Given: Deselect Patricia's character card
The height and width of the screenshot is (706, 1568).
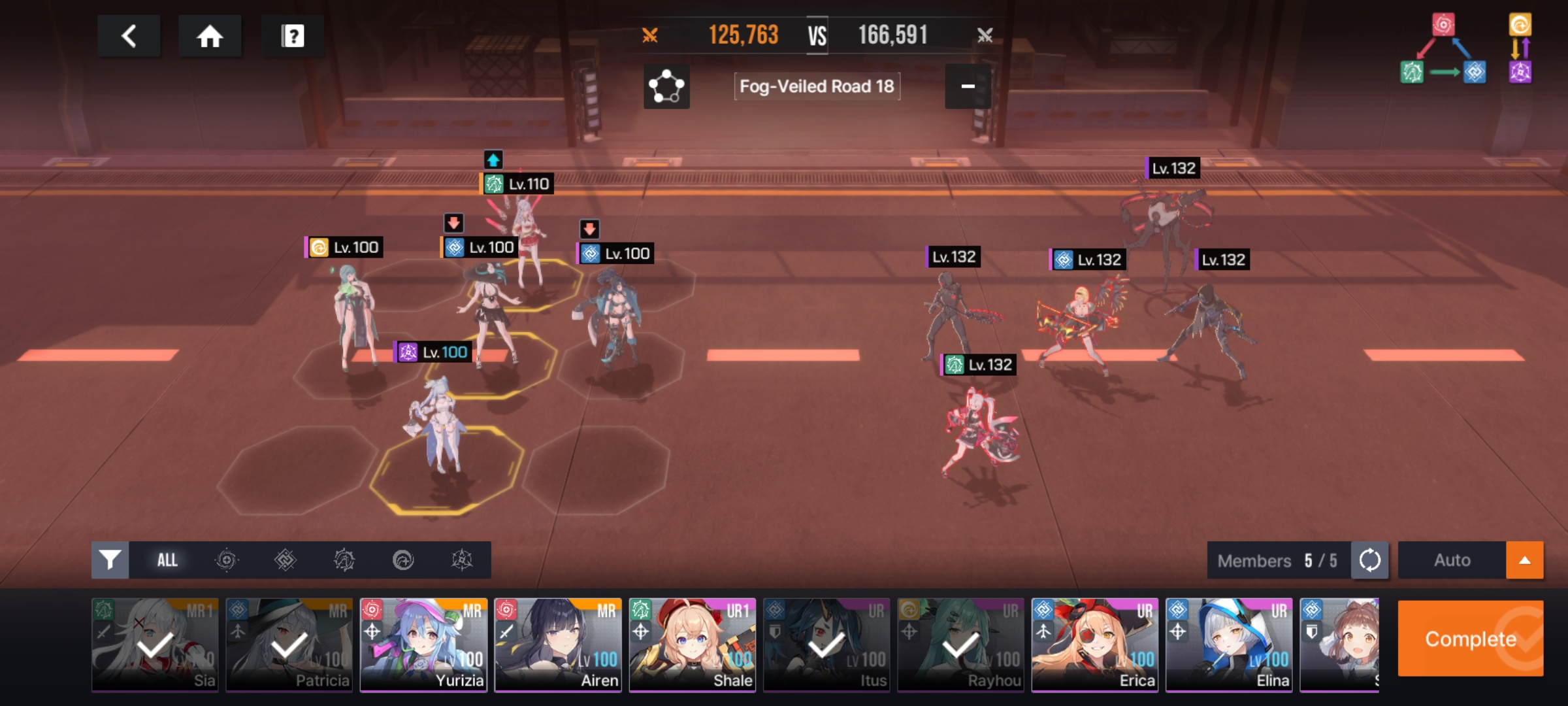Looking at the screenshot, I should (x=289, y=645).
